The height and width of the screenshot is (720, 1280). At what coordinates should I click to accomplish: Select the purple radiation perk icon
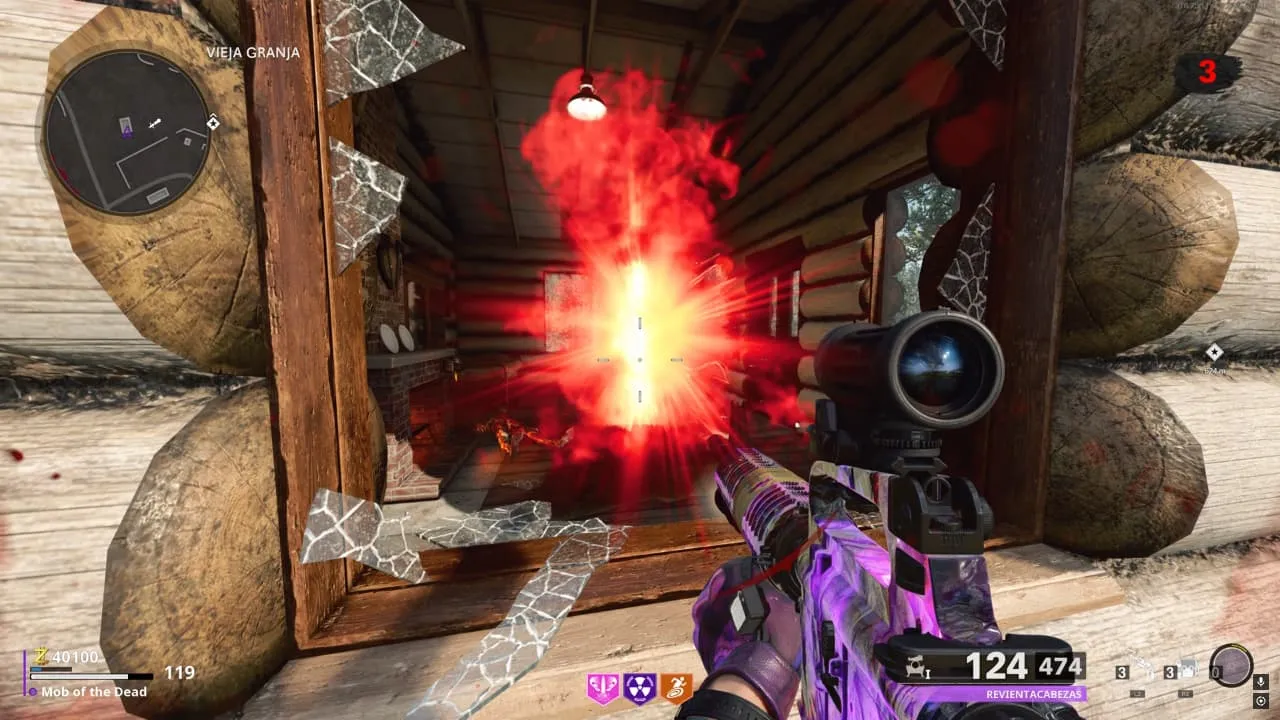click(640, 688)
